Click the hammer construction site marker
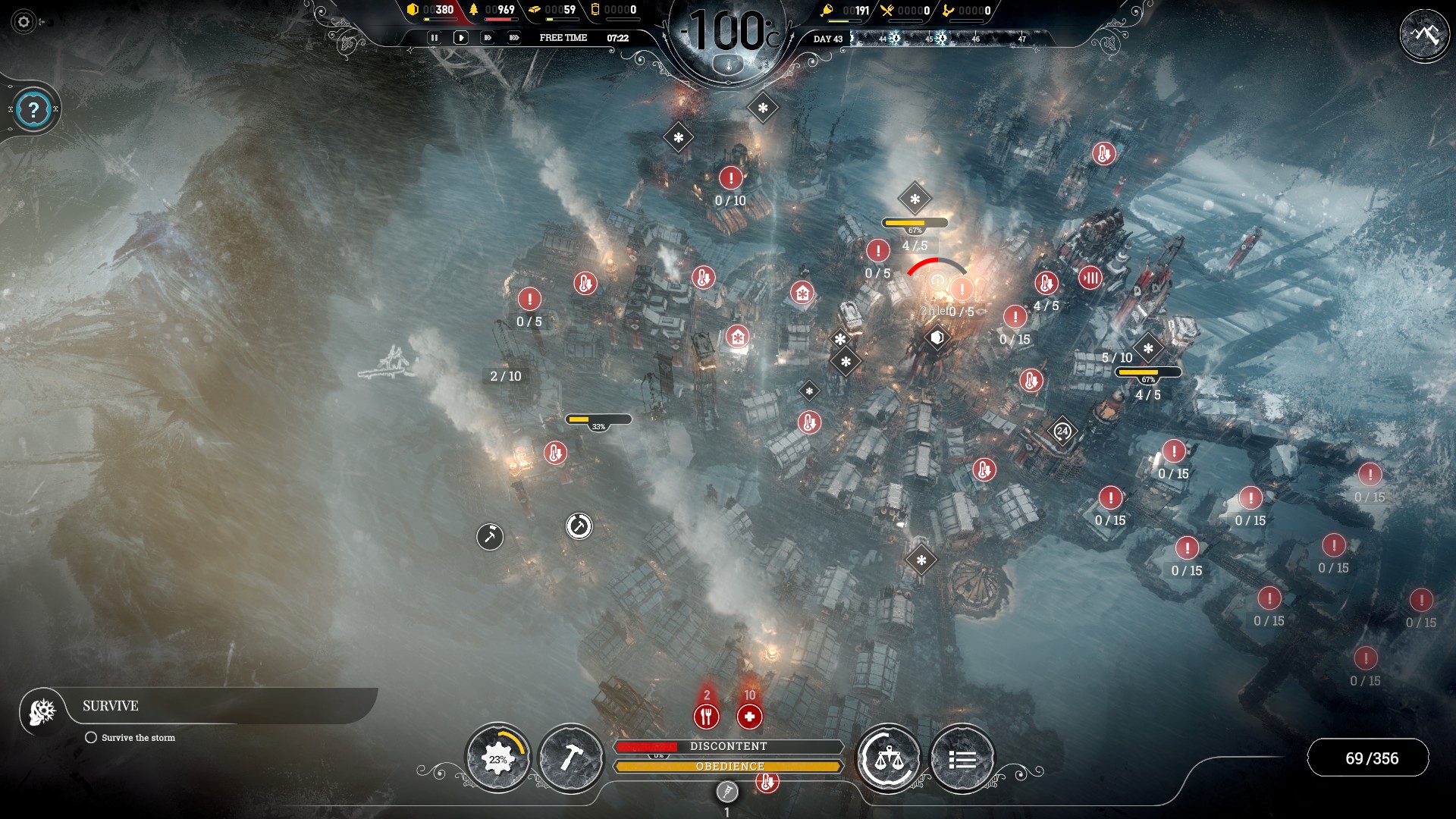Viewport: 1456px width, 819px height. pos(490,537)
